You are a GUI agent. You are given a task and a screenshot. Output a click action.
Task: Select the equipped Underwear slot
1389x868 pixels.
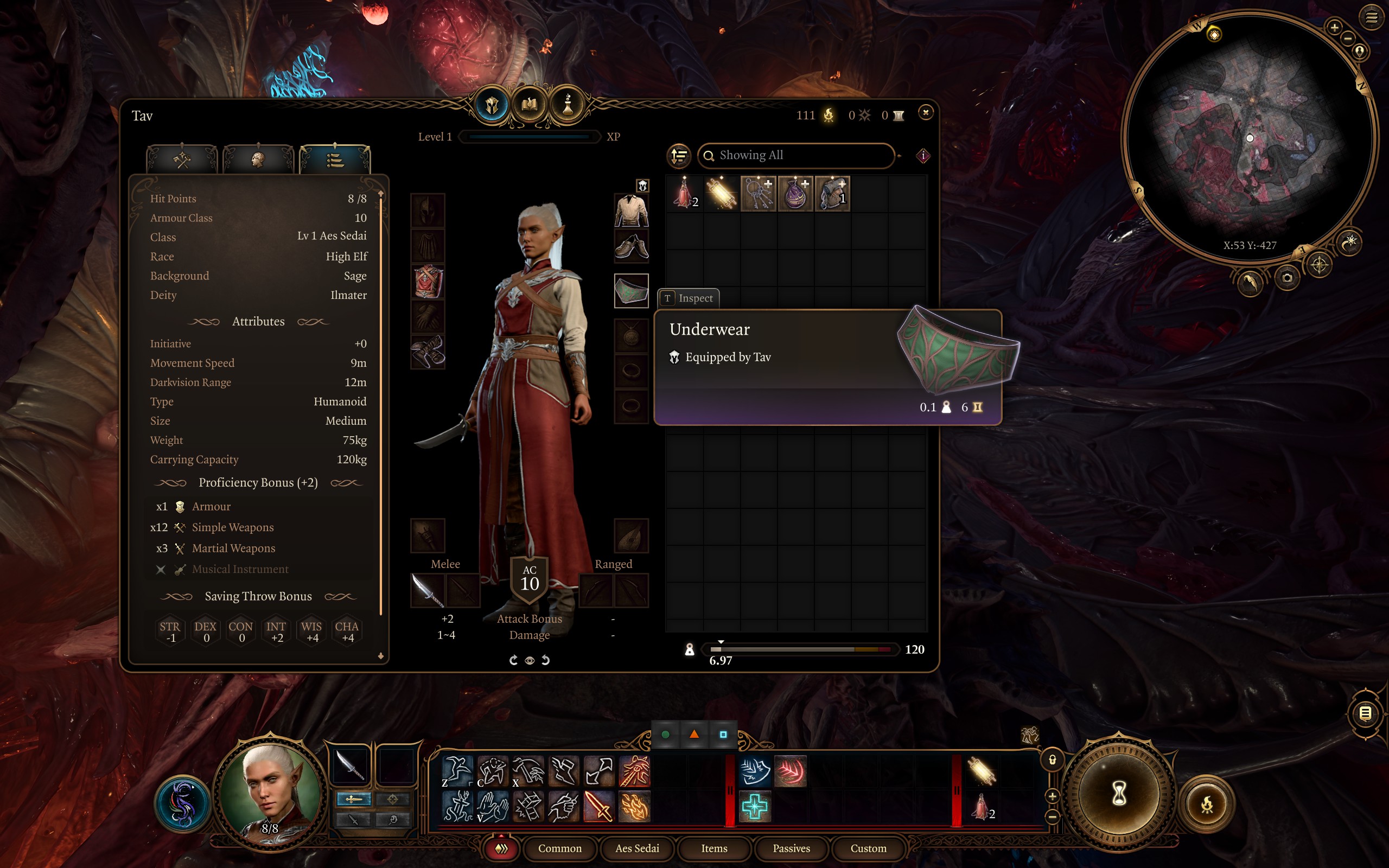pyautogui.click(x=631, y=290)
